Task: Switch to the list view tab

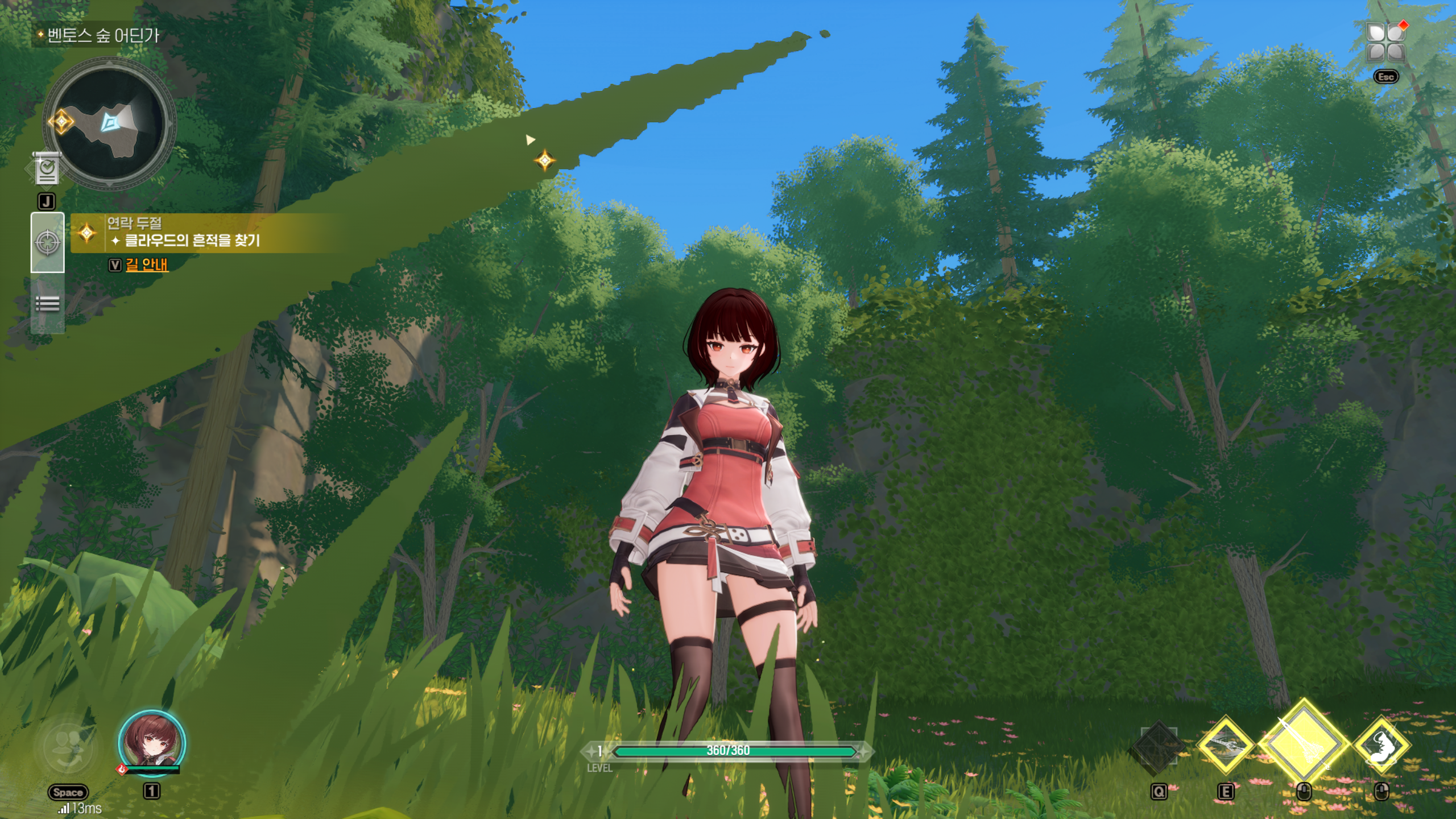Action: [48, 304]
